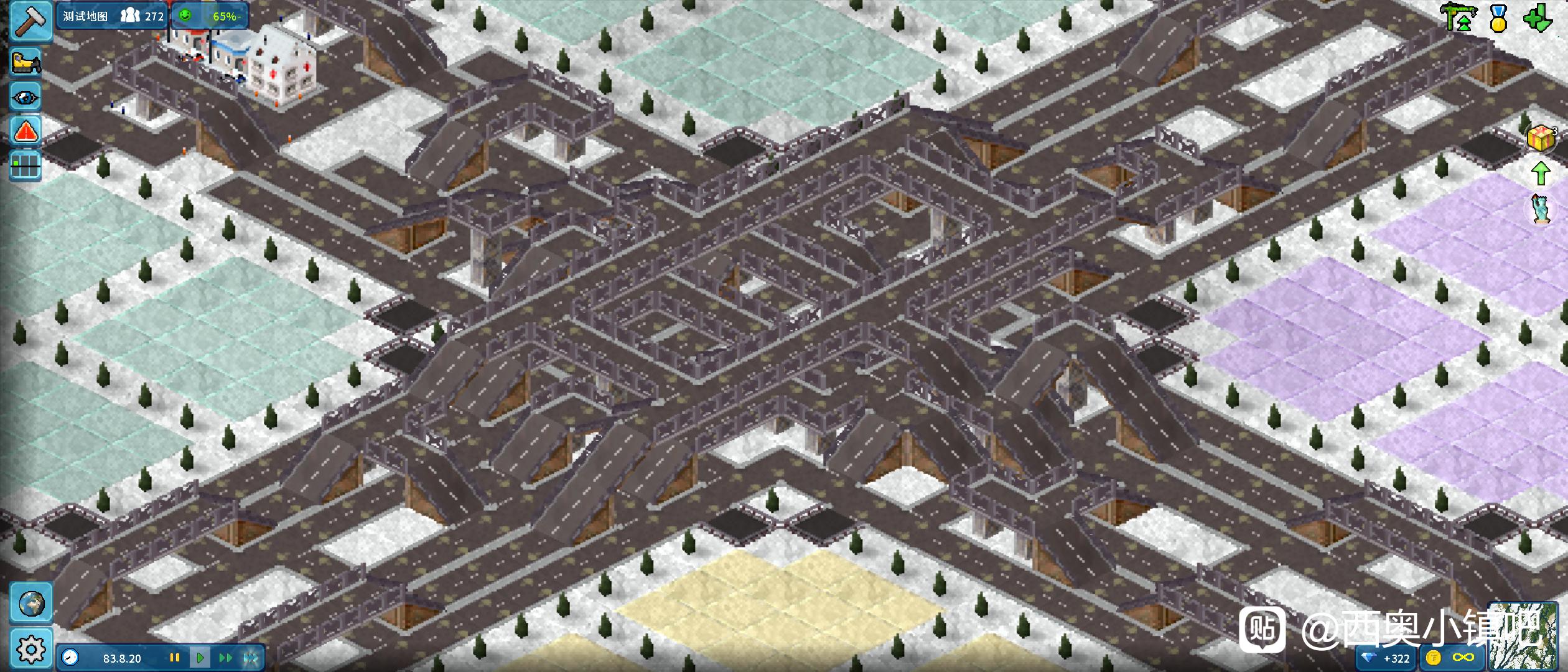Viewport: 1568px width, 672px height.
Task: Open the gift box reward notification
Action: click(1541, 138)
